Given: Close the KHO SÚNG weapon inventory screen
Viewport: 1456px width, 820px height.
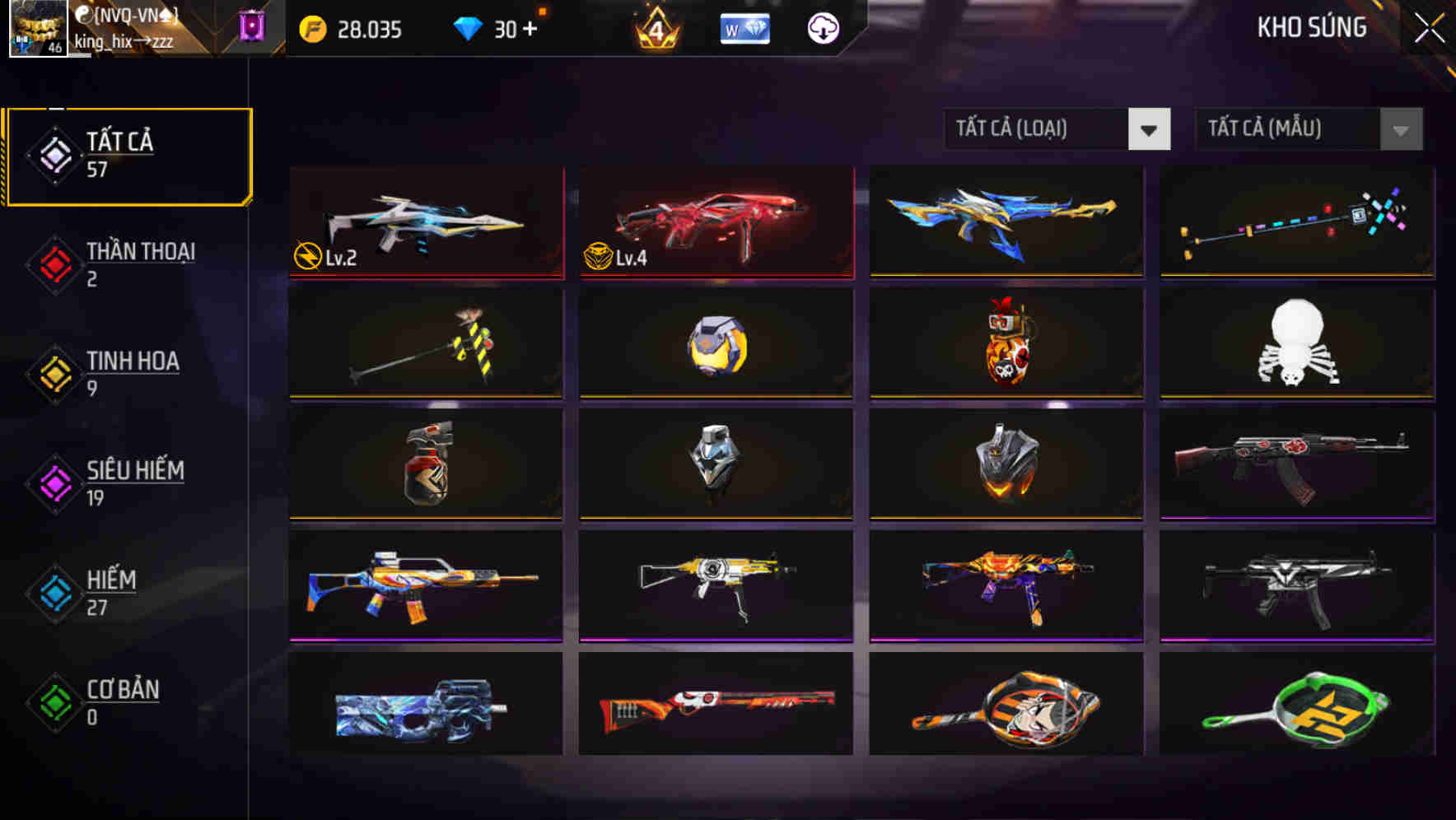Looking at the screenshot, I should tap(1429, 27).
